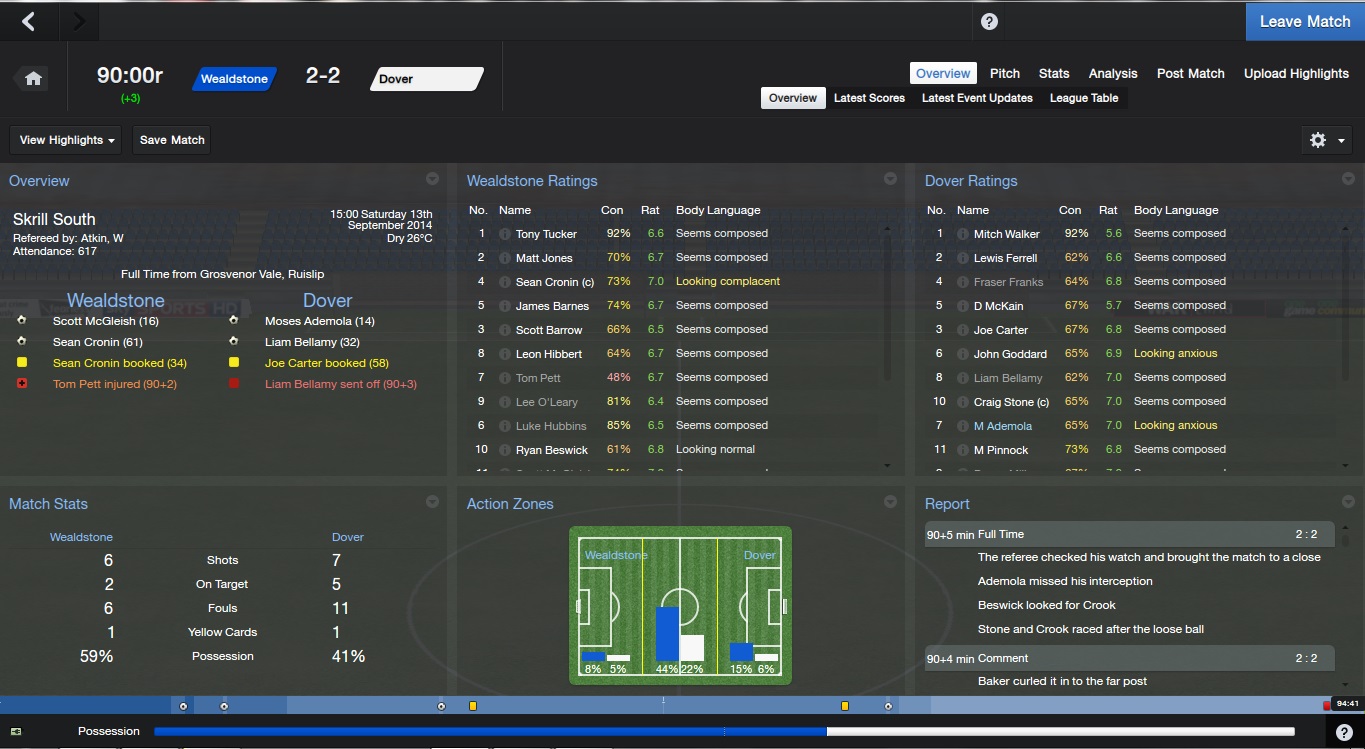The image size is (1365, 749).
Task: View the League Table sub-tab
Action: click(x=1084, y=98)
